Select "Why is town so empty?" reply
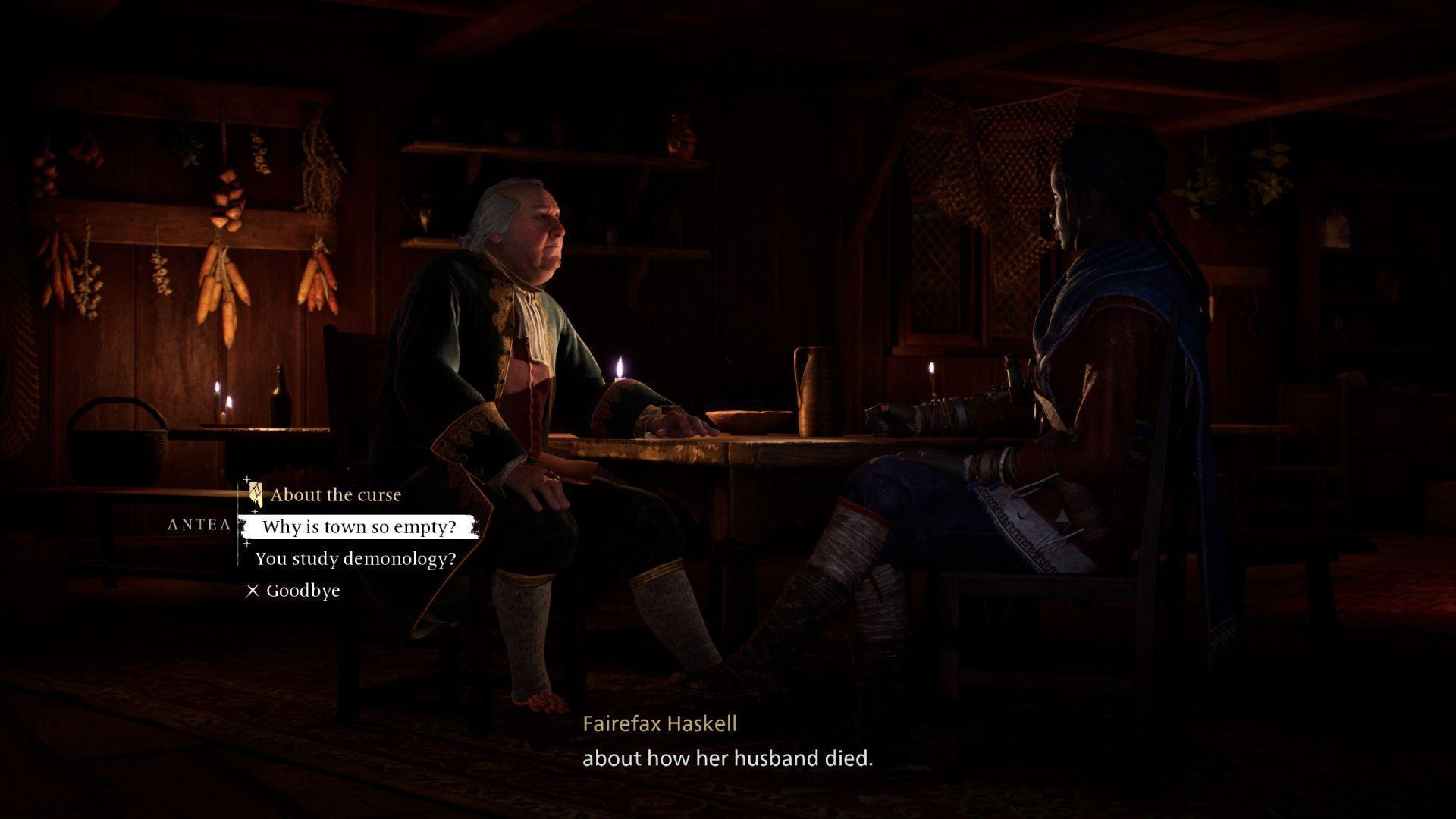The height and width of the screenshot is (819, 1456). coord(359,527)
